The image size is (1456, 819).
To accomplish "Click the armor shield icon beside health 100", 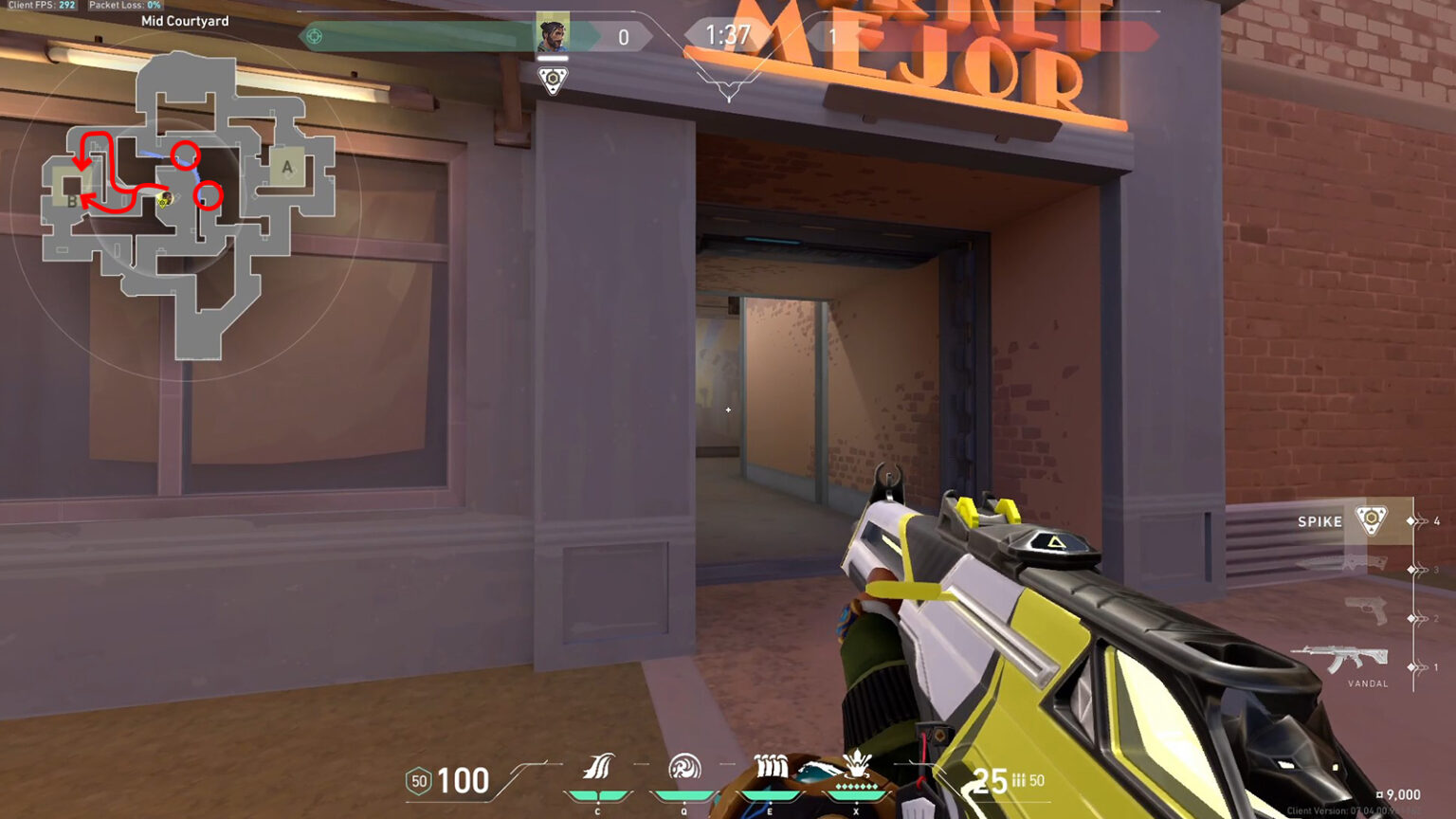I will 418,782.
